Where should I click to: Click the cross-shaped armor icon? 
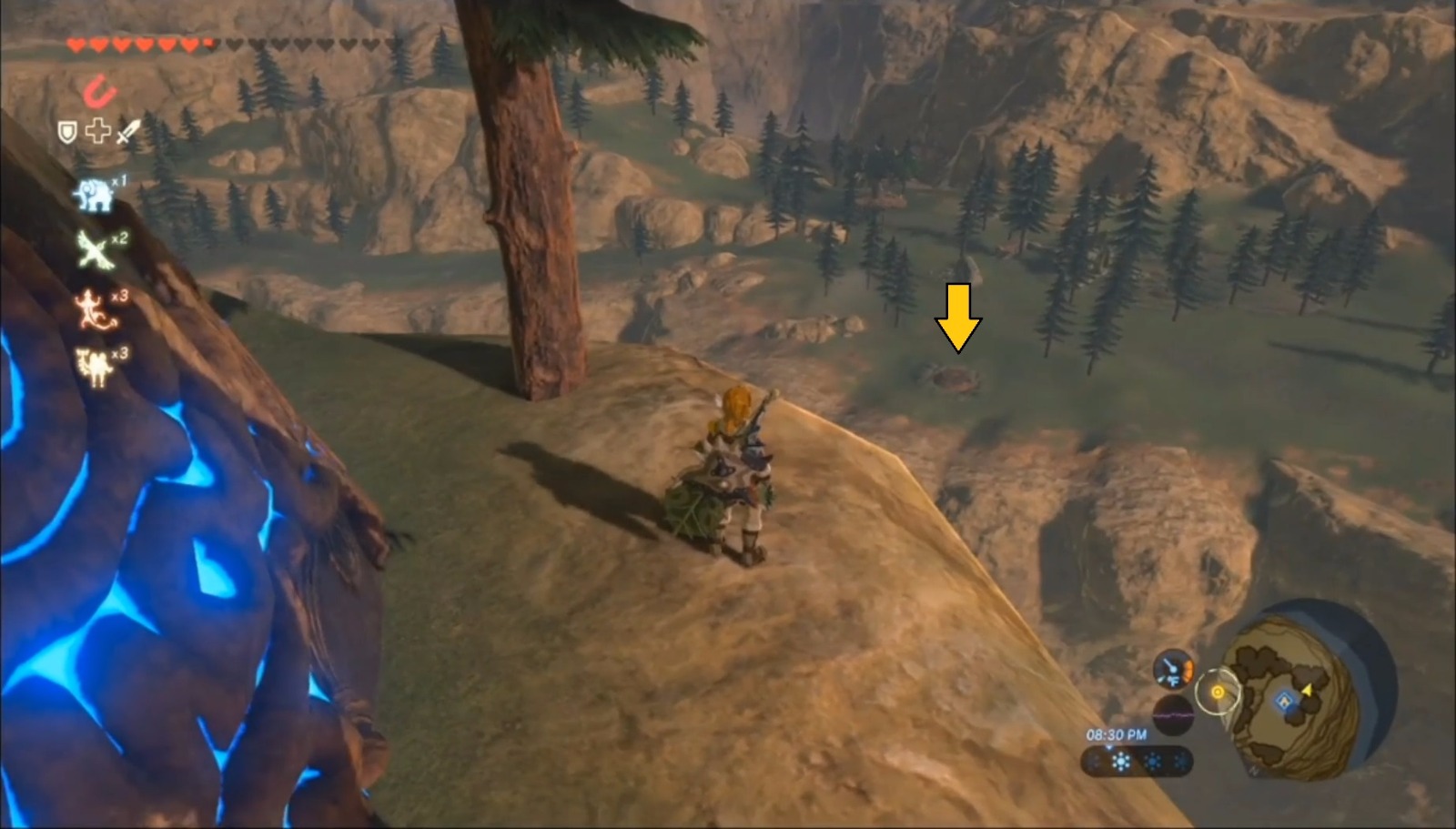98,130
